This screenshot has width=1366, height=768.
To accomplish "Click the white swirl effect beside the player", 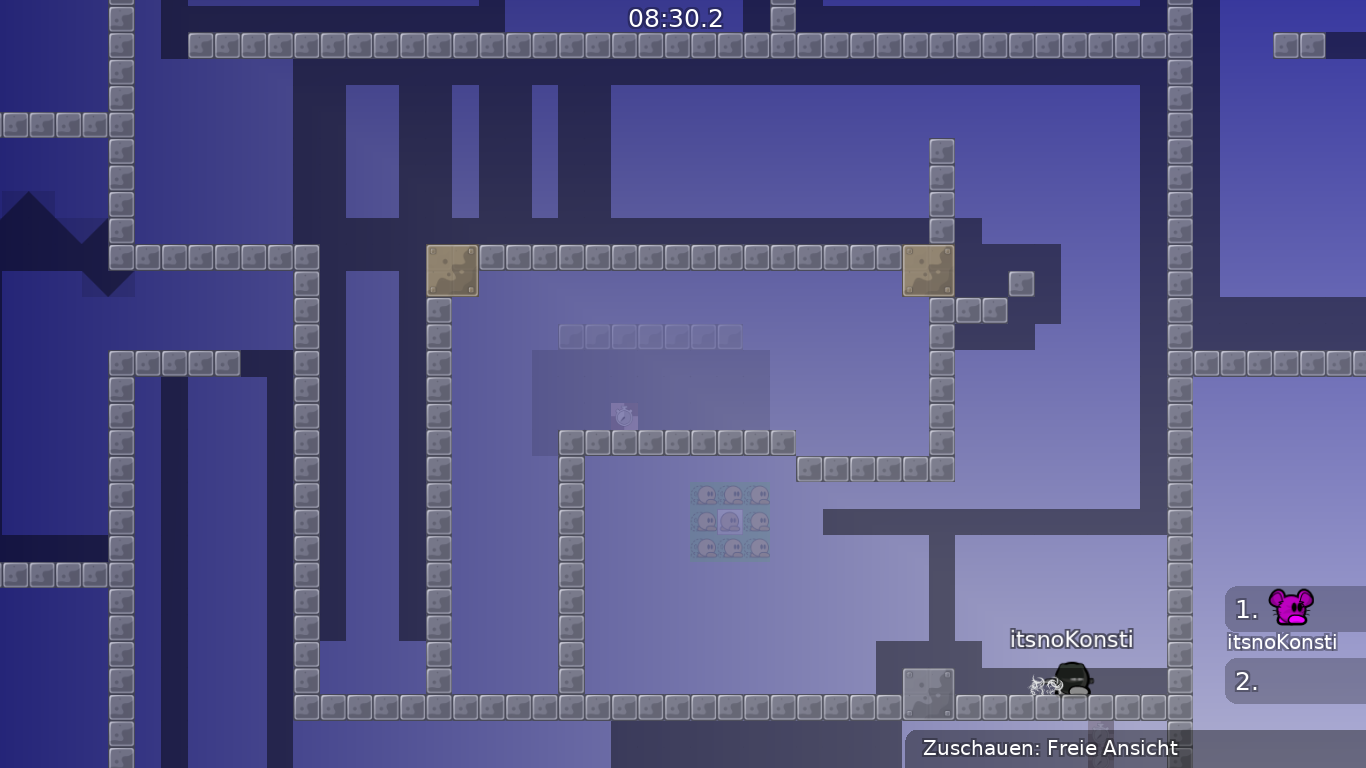I will [x=1045, y=687].
